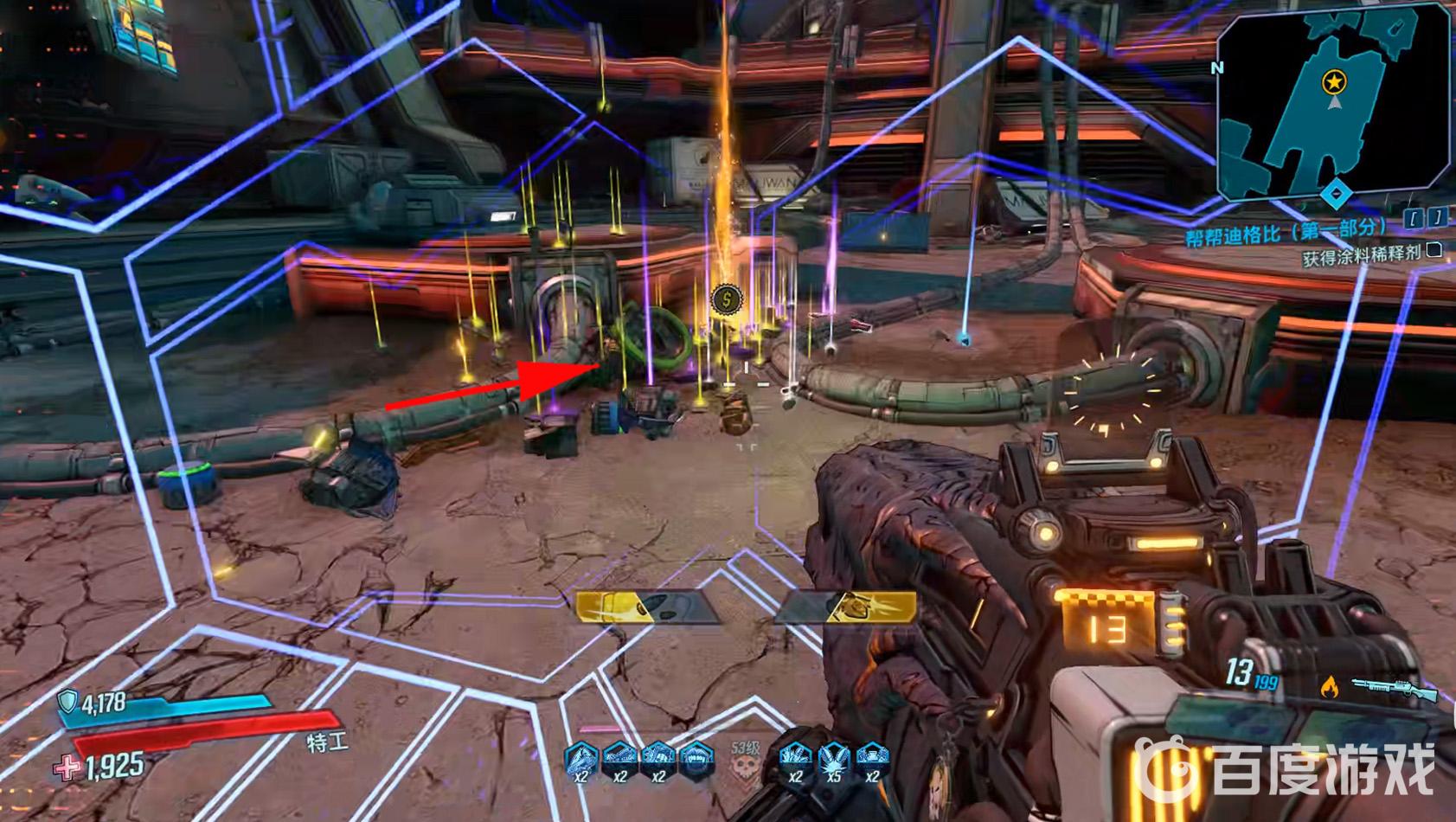Select the gold star marker on the minimap

pos(1335,82)
